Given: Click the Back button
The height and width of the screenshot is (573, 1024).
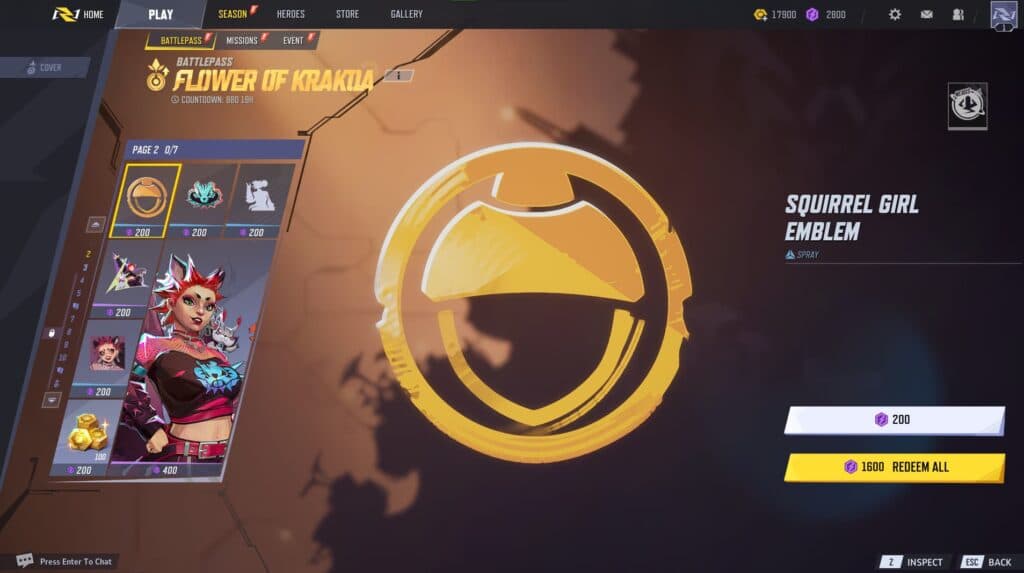Looking at the screenshot, I should click(988, 562).
